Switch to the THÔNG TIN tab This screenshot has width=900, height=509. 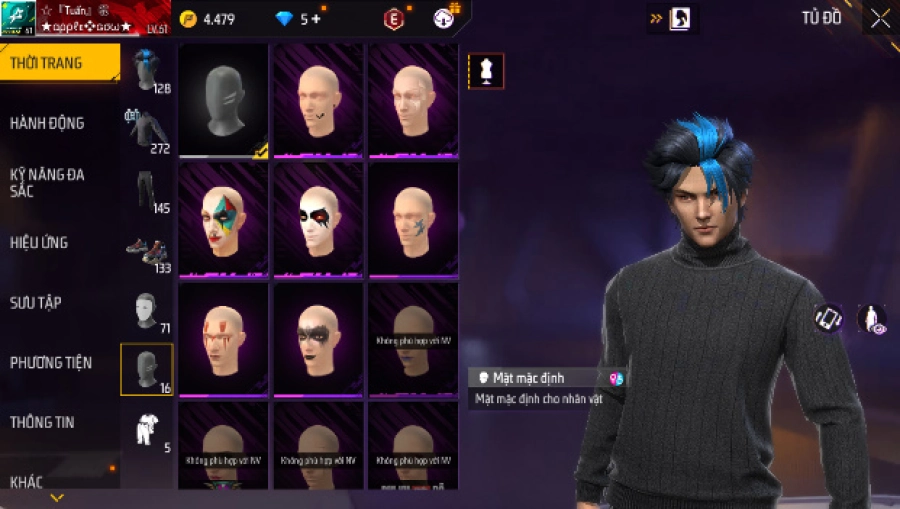[42, 422]
